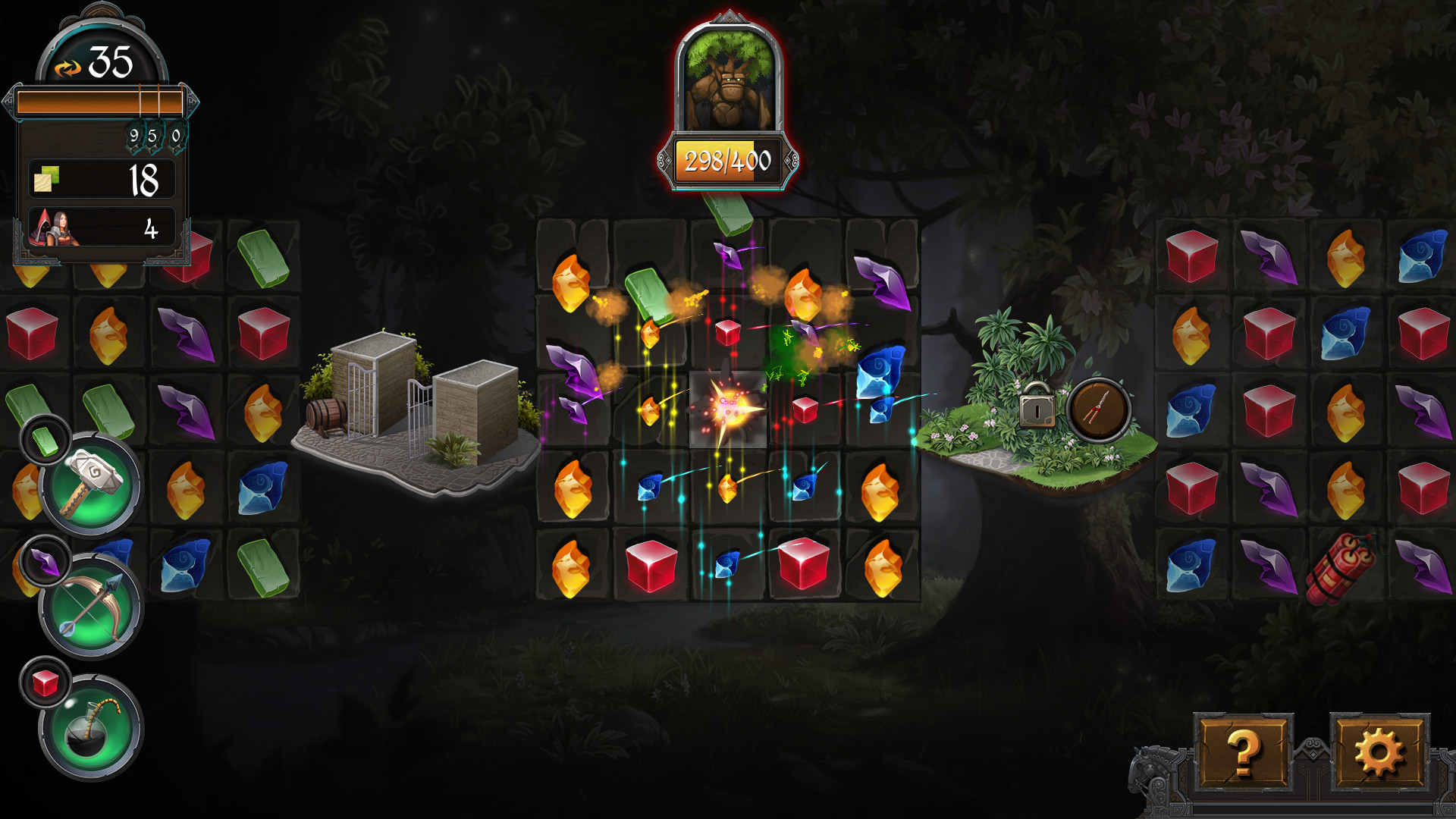
Task: Click the enemy health bar reading 298/400
Action: click(x=729, y=160)
